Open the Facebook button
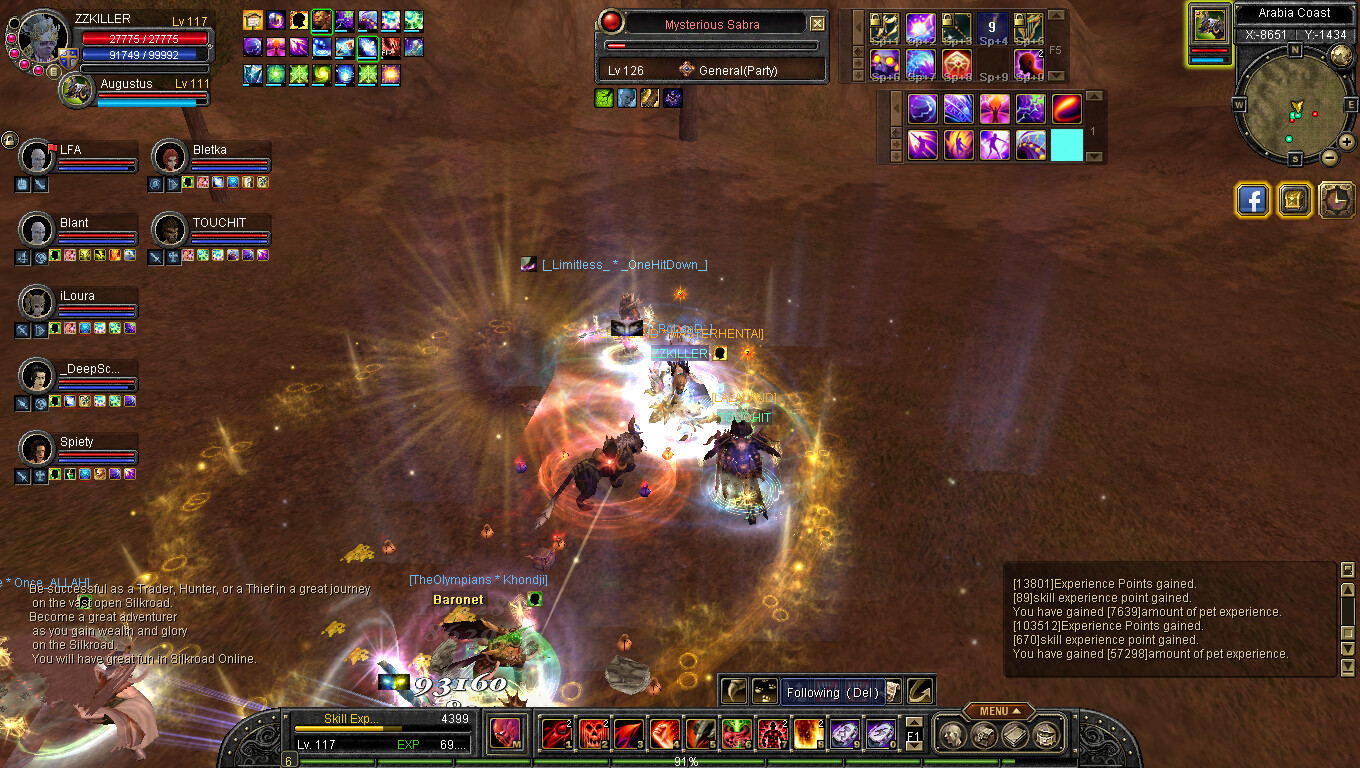Viewport: 1360px width, 768px height. (1252, 200)
